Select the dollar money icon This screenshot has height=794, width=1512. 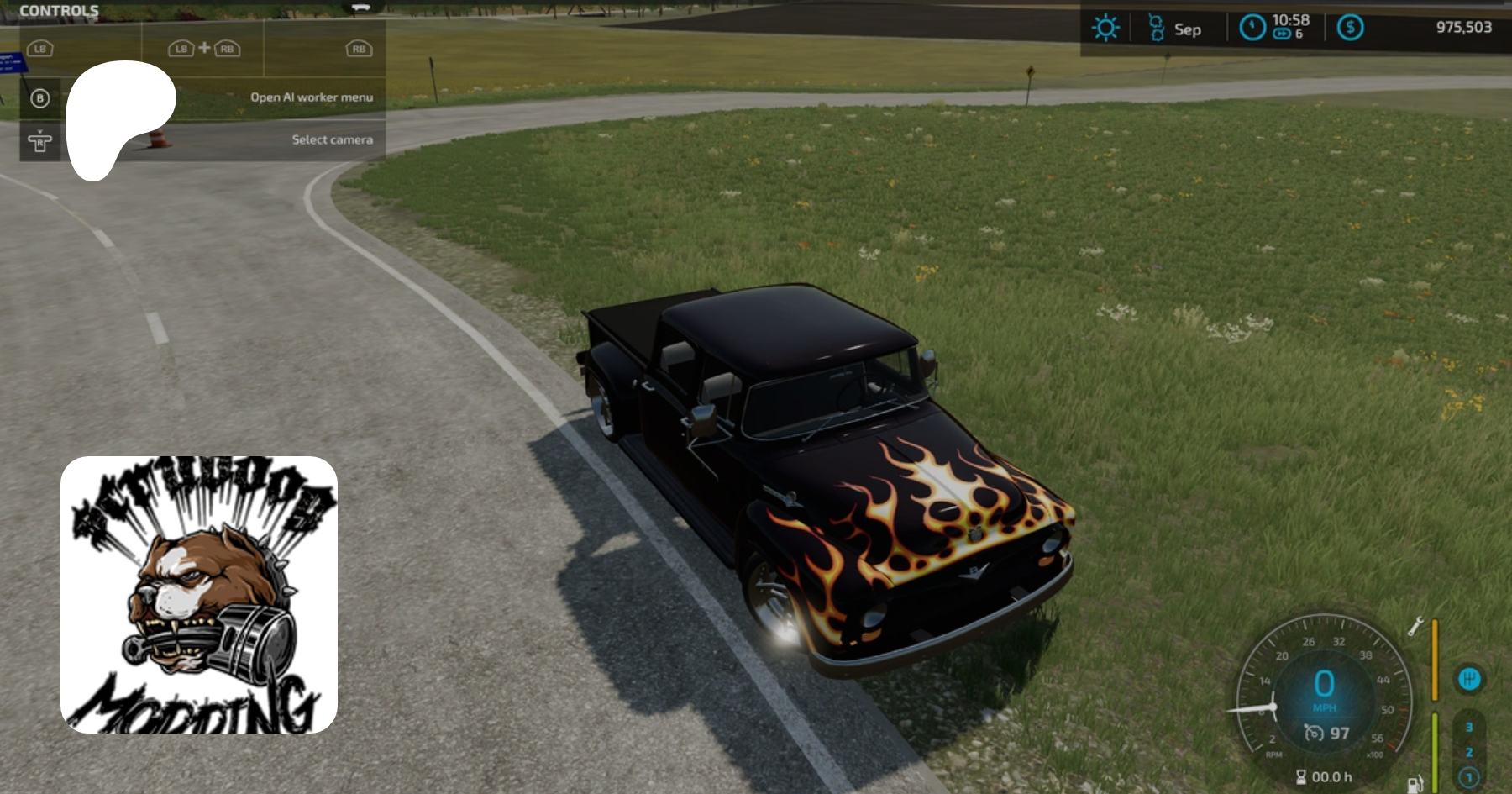tap(1350, 28)
